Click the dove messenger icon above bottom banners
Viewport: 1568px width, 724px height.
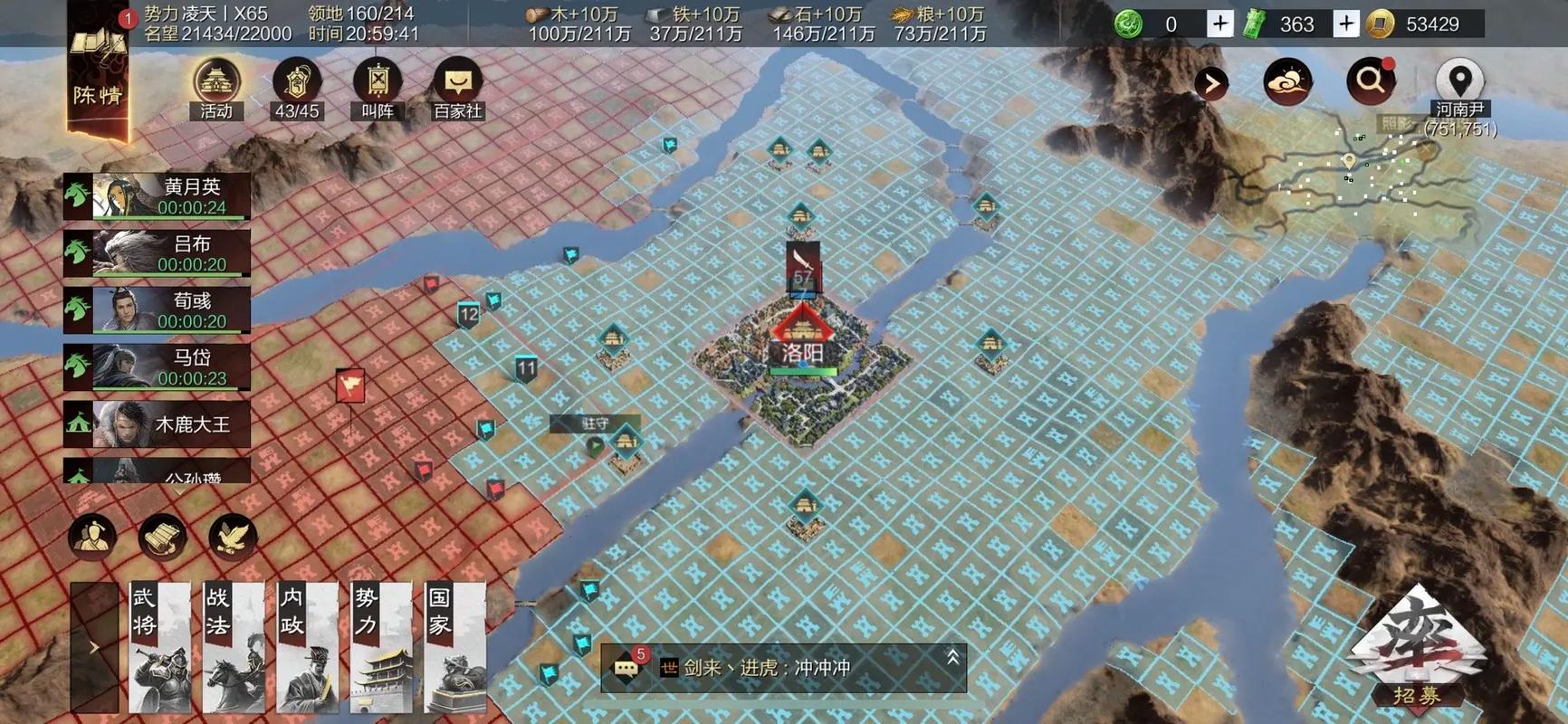[234, 536]
